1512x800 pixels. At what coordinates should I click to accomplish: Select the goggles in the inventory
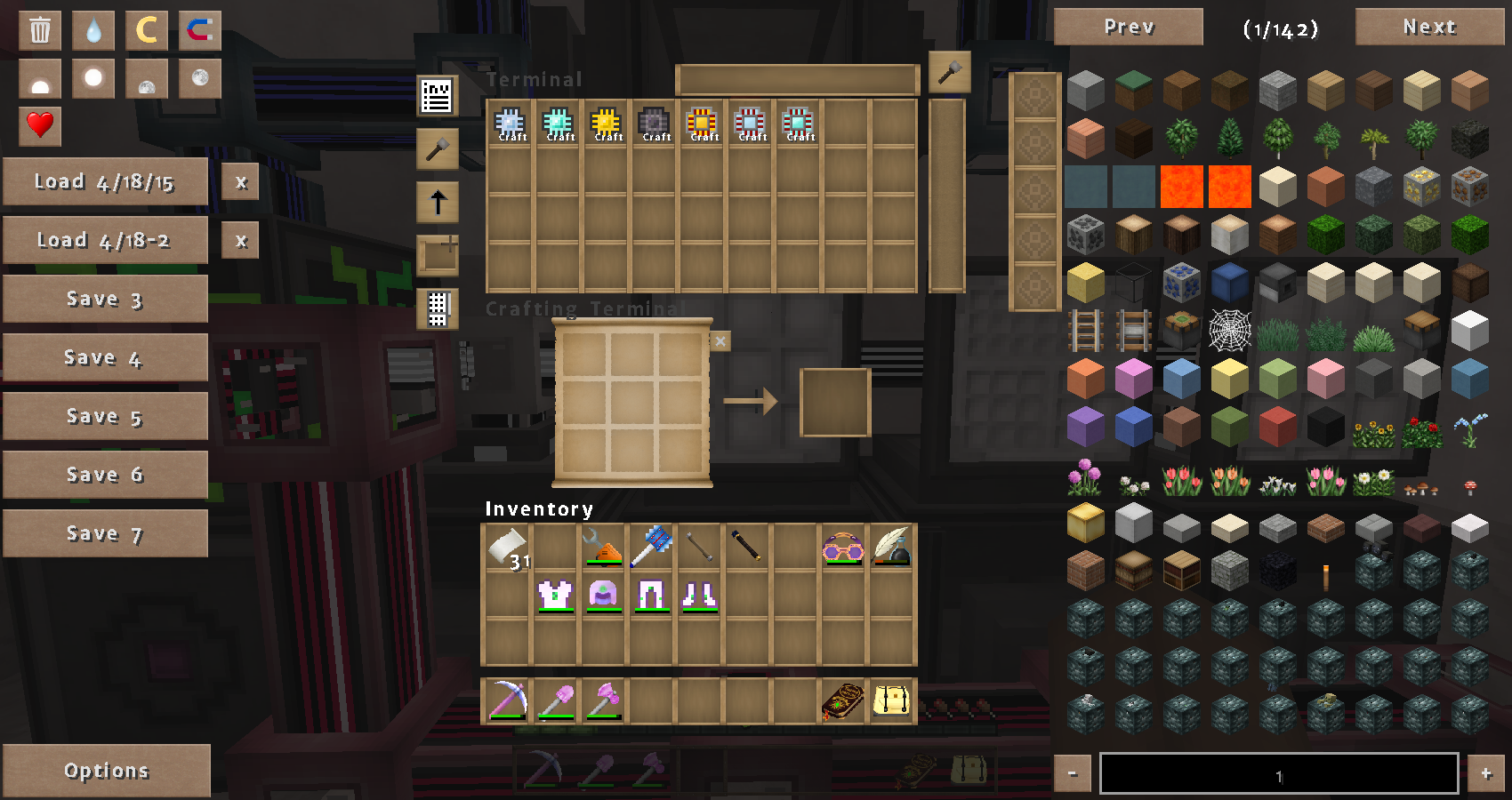[843, 548]
